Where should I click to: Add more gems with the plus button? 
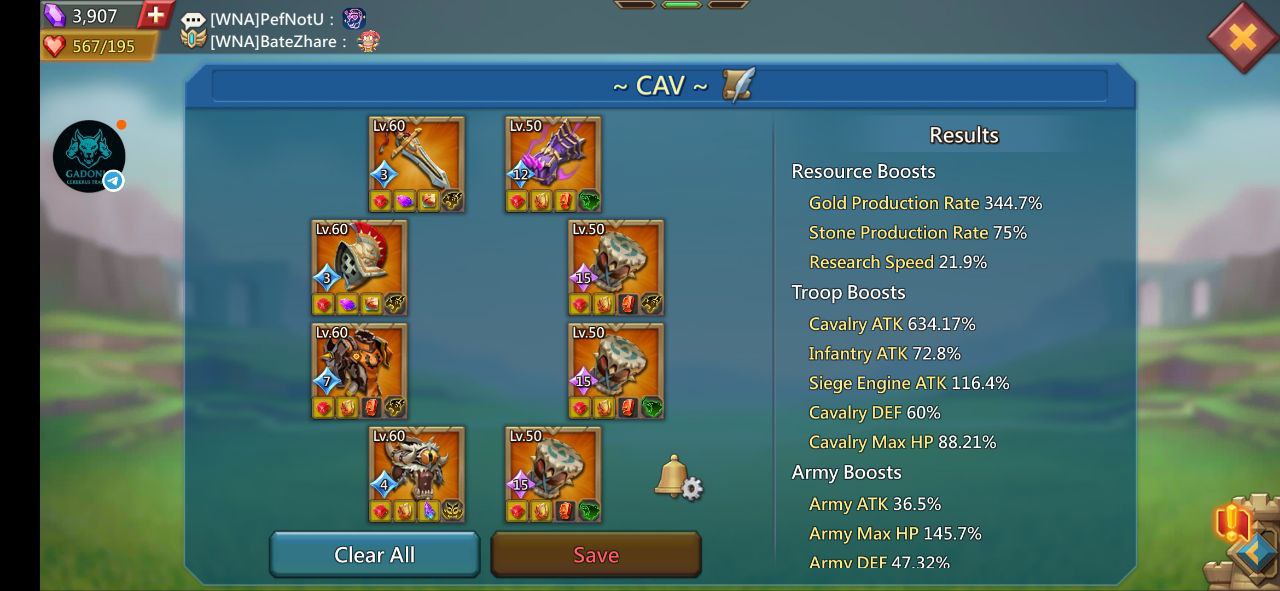point(155,15)
